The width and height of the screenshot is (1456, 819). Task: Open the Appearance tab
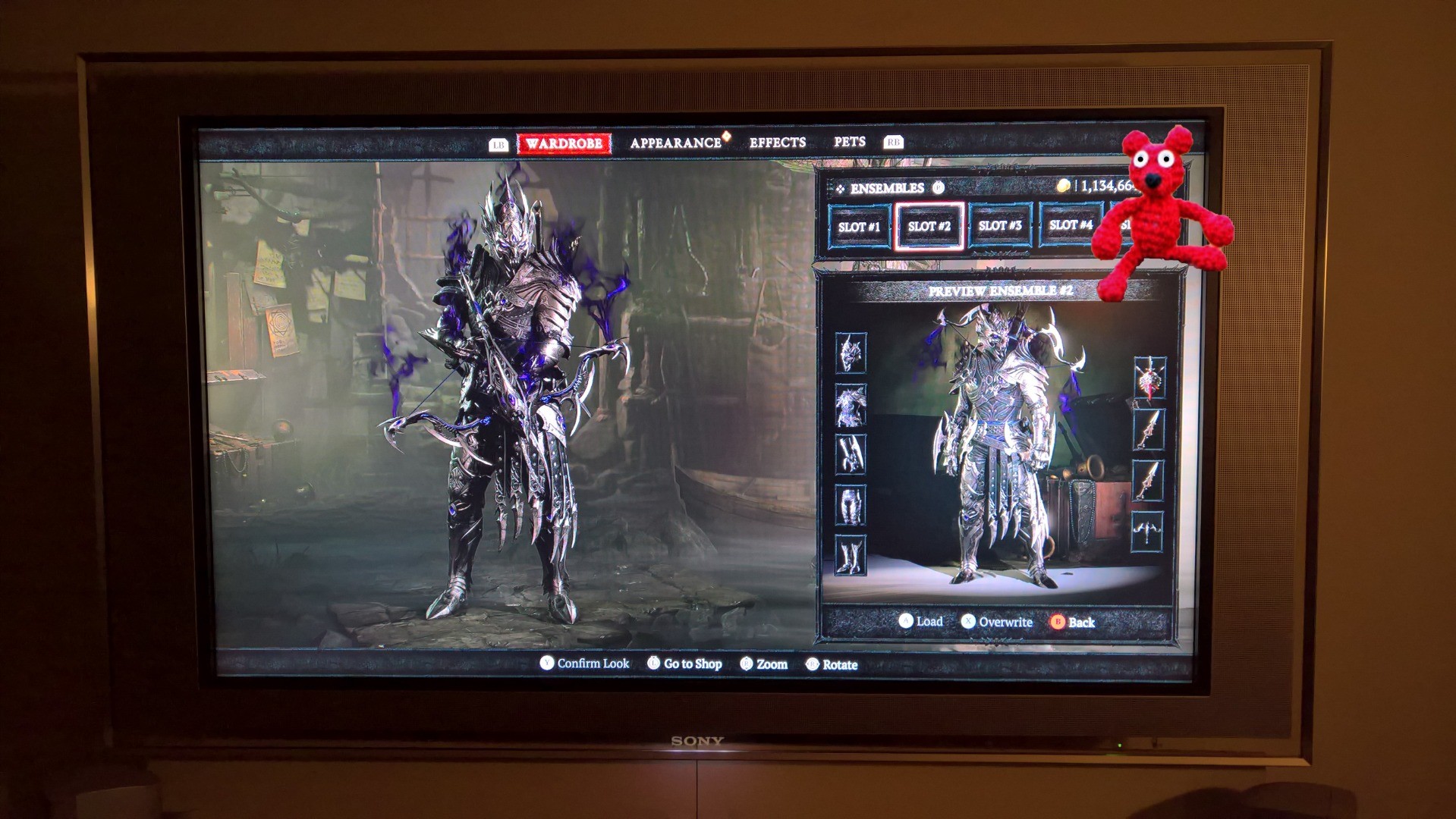(x=675, y=143)
